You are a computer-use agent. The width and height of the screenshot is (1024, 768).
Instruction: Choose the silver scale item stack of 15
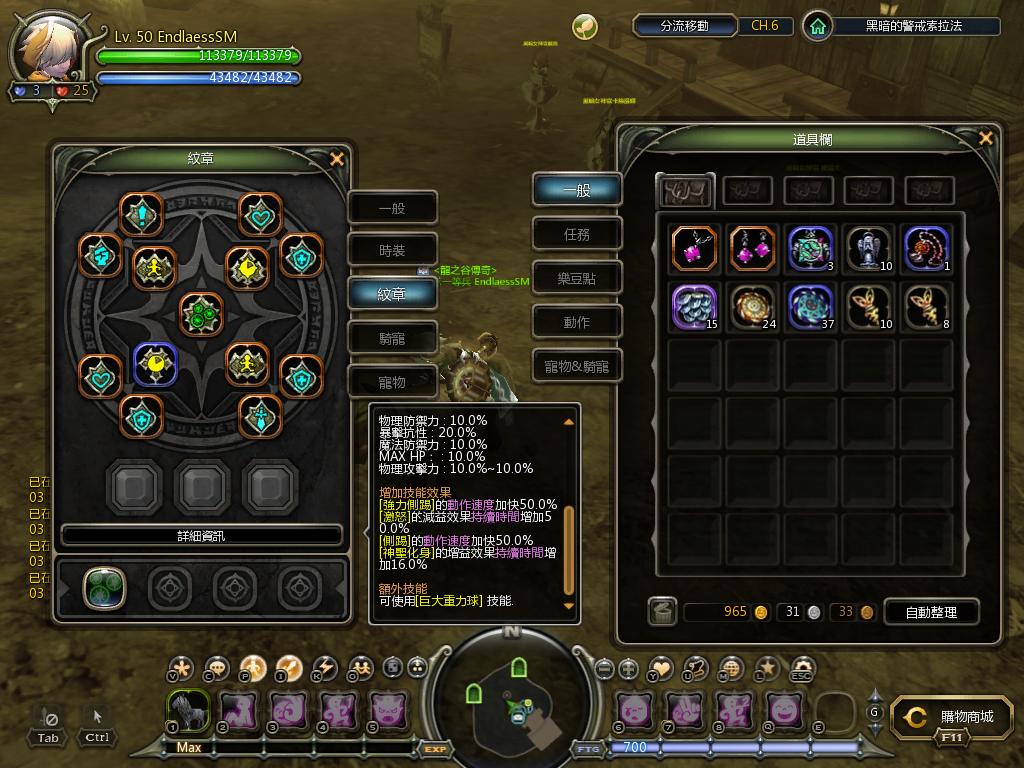coord(693,305)
